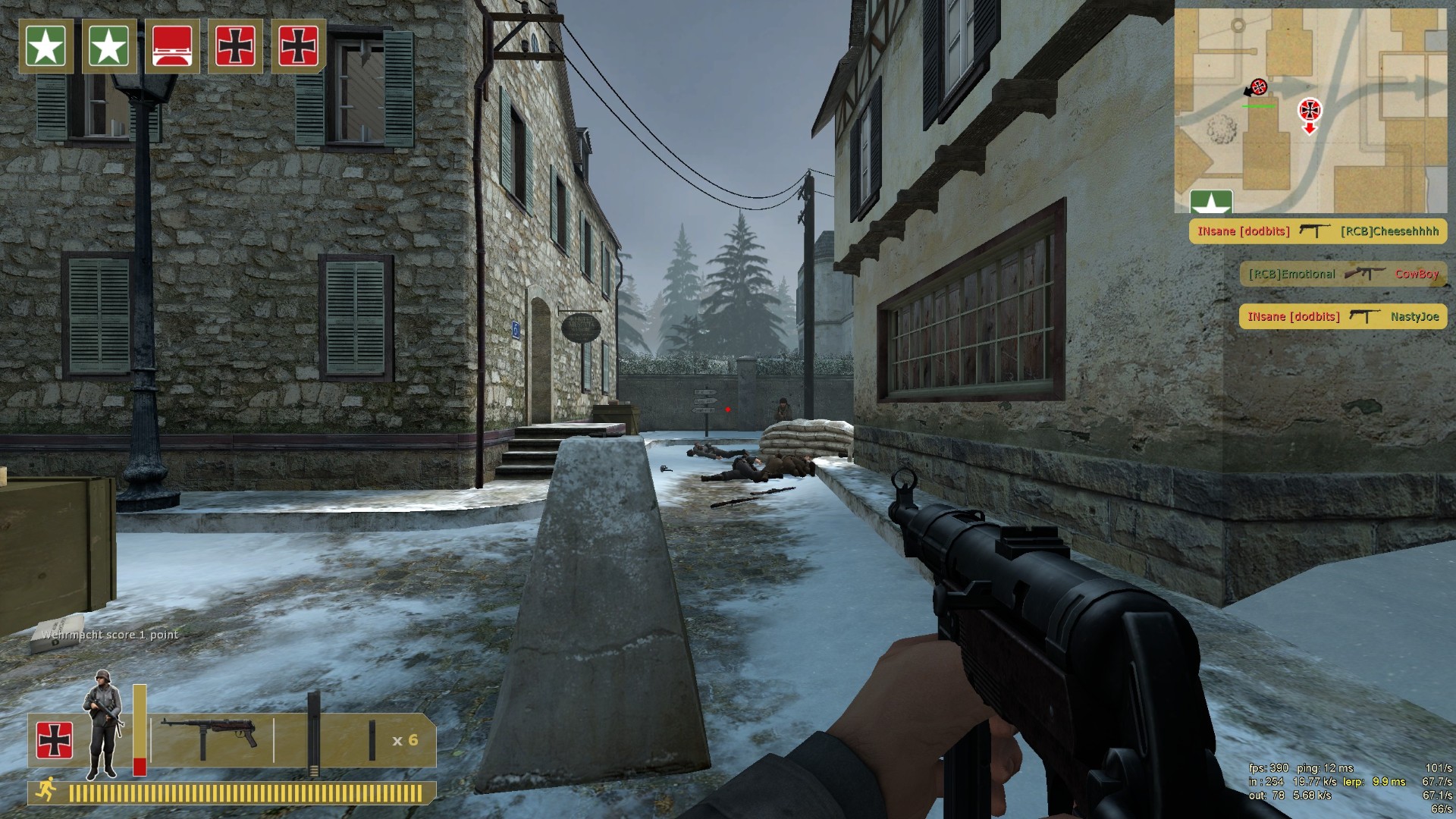Click the running man sprint icon
The width and height of the screenshot is (1456, 819).
pos(45,790)
